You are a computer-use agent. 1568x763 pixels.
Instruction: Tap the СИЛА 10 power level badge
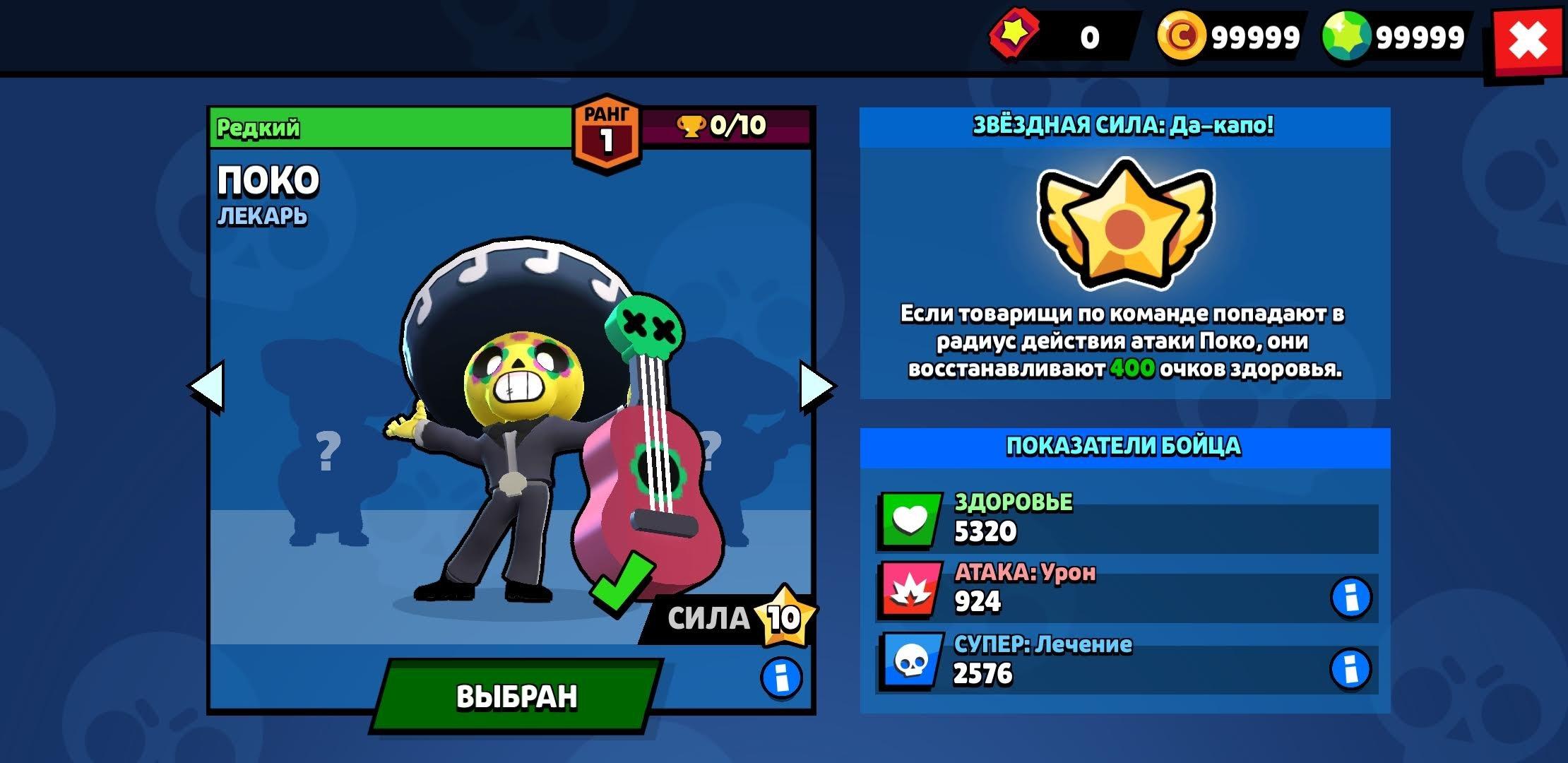coord(783,617)
